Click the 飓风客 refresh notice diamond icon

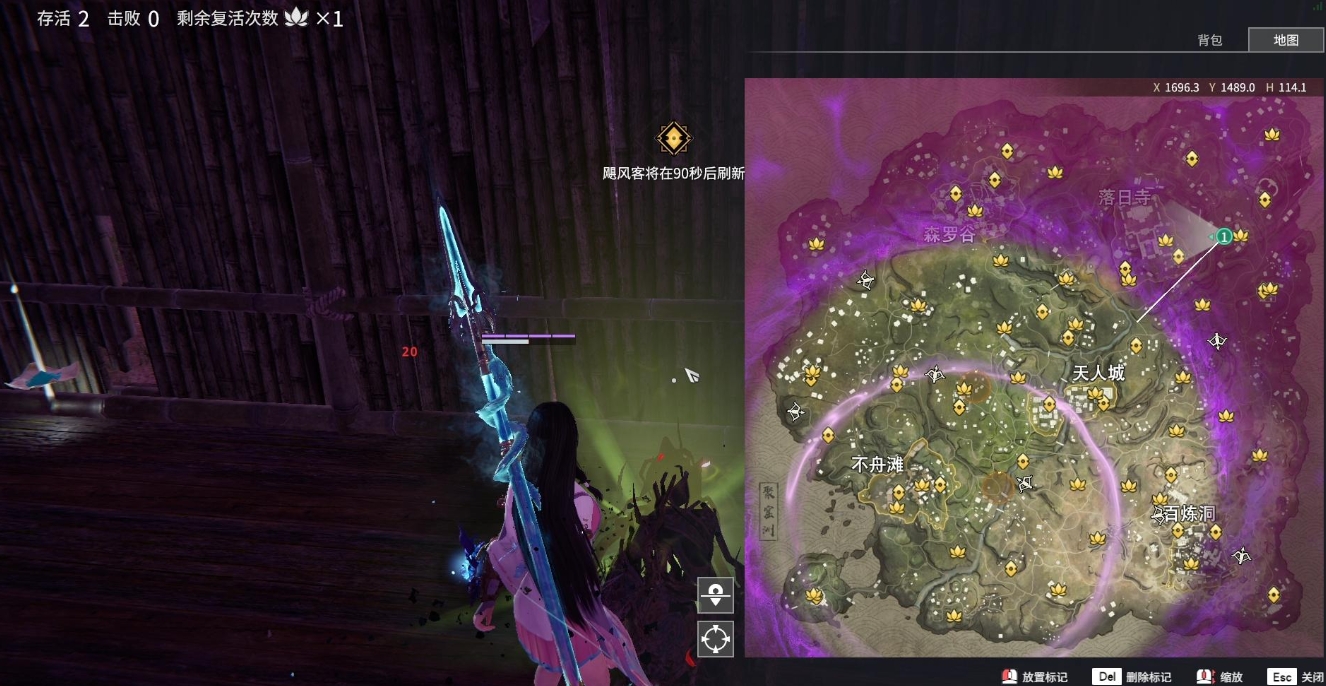pos(674,138)
